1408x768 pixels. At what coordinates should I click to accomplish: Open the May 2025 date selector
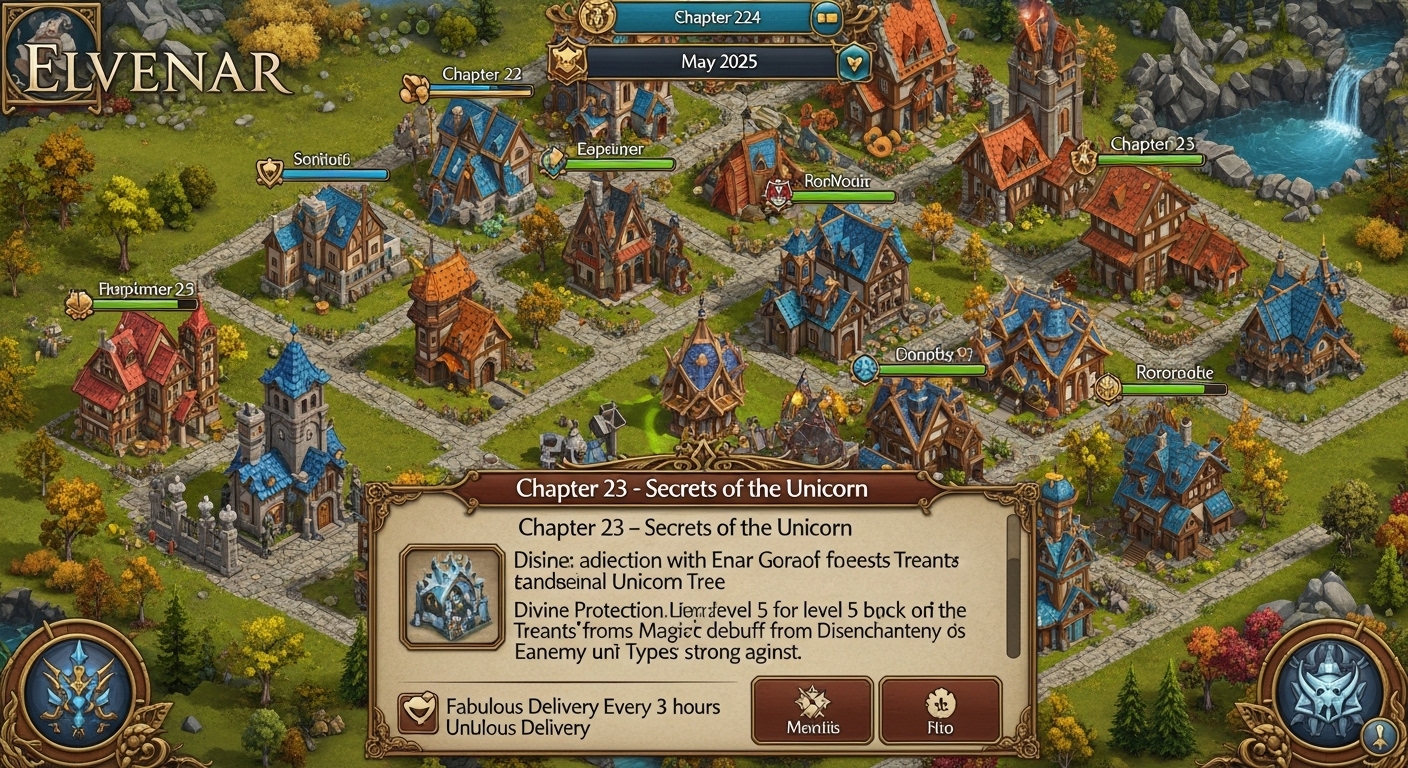point(718,61)
